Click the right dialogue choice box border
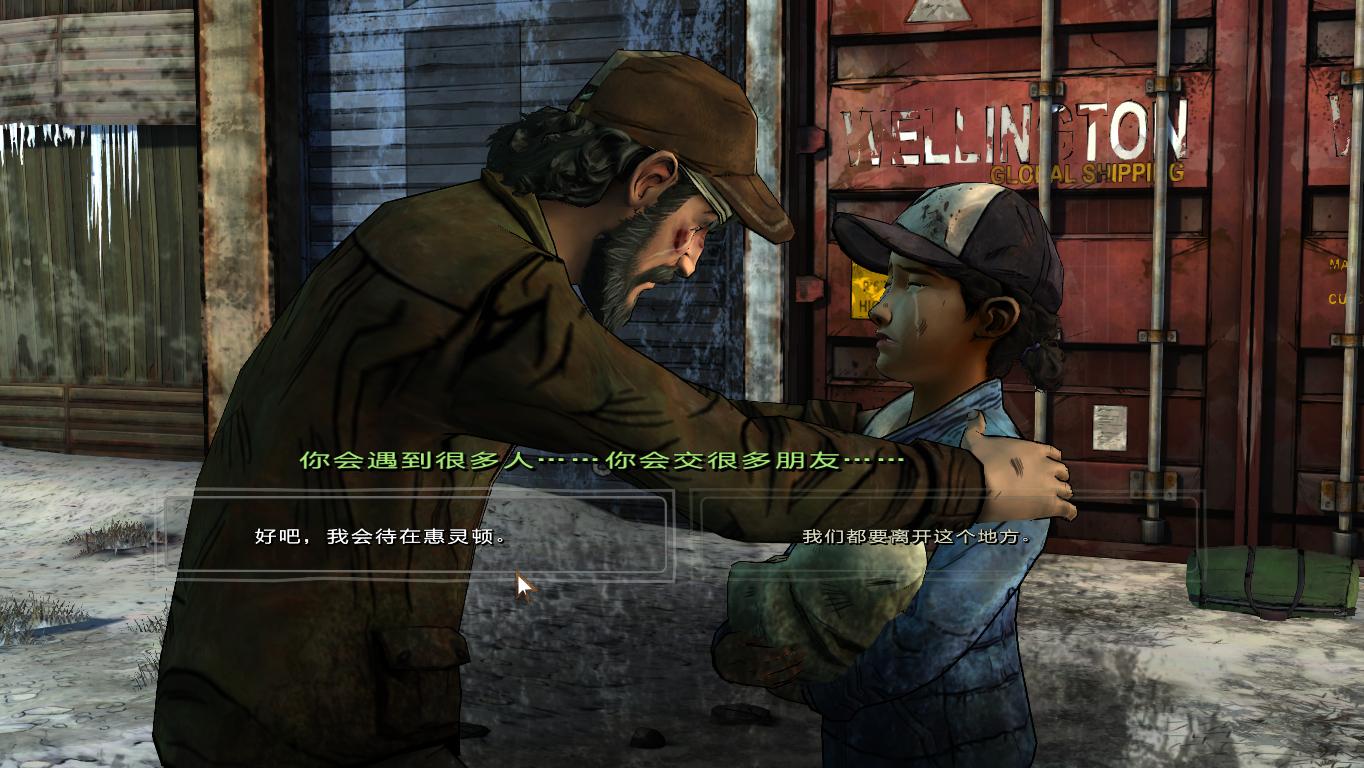Image resolution: width=1364 pixels, height=768 pixels. [x=1195, y=538]
